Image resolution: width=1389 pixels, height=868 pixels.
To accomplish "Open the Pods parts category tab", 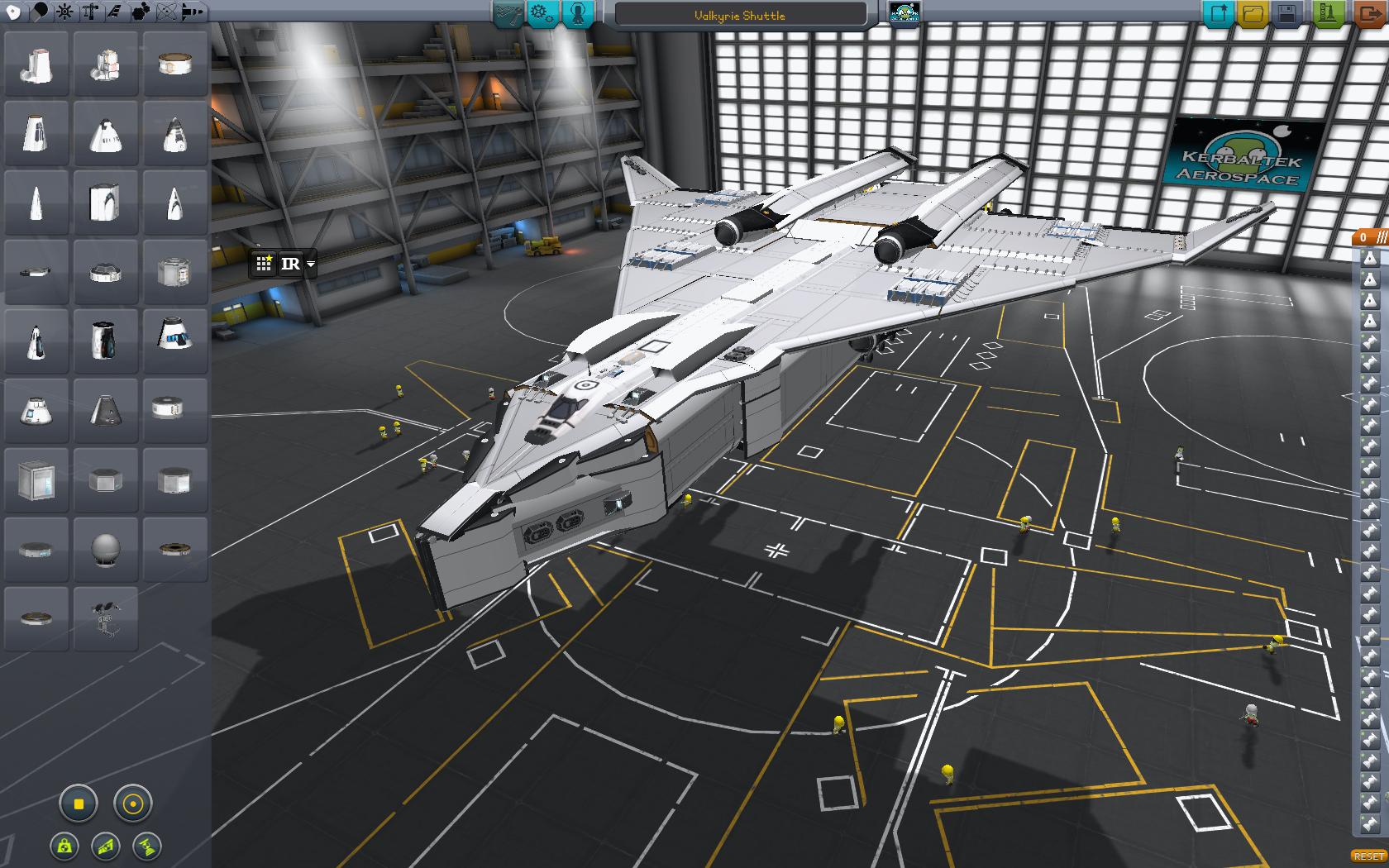I will pyautogui.click(x=14, y=12).
